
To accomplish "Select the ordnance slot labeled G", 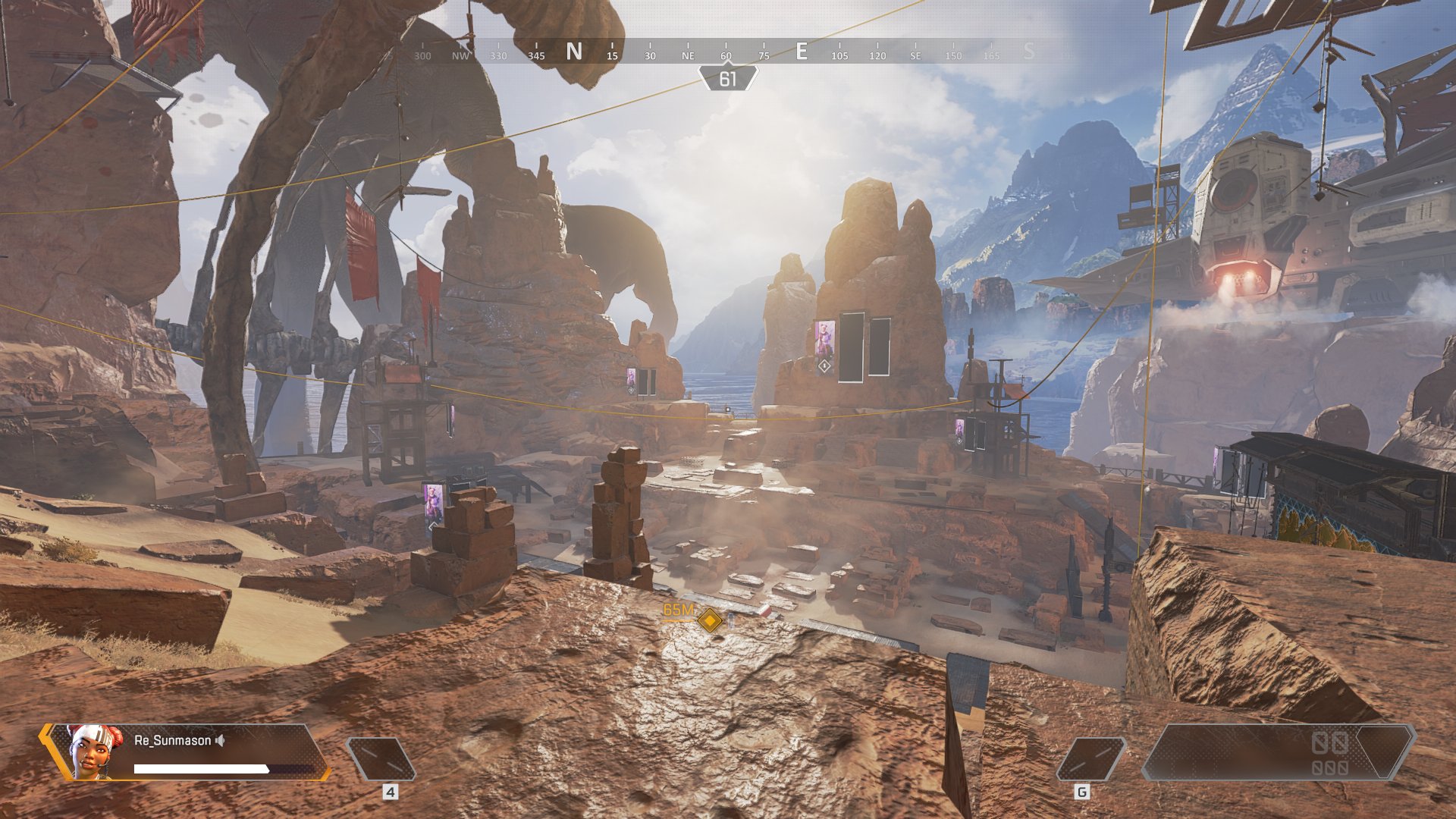I will (x=1090, y=758).
